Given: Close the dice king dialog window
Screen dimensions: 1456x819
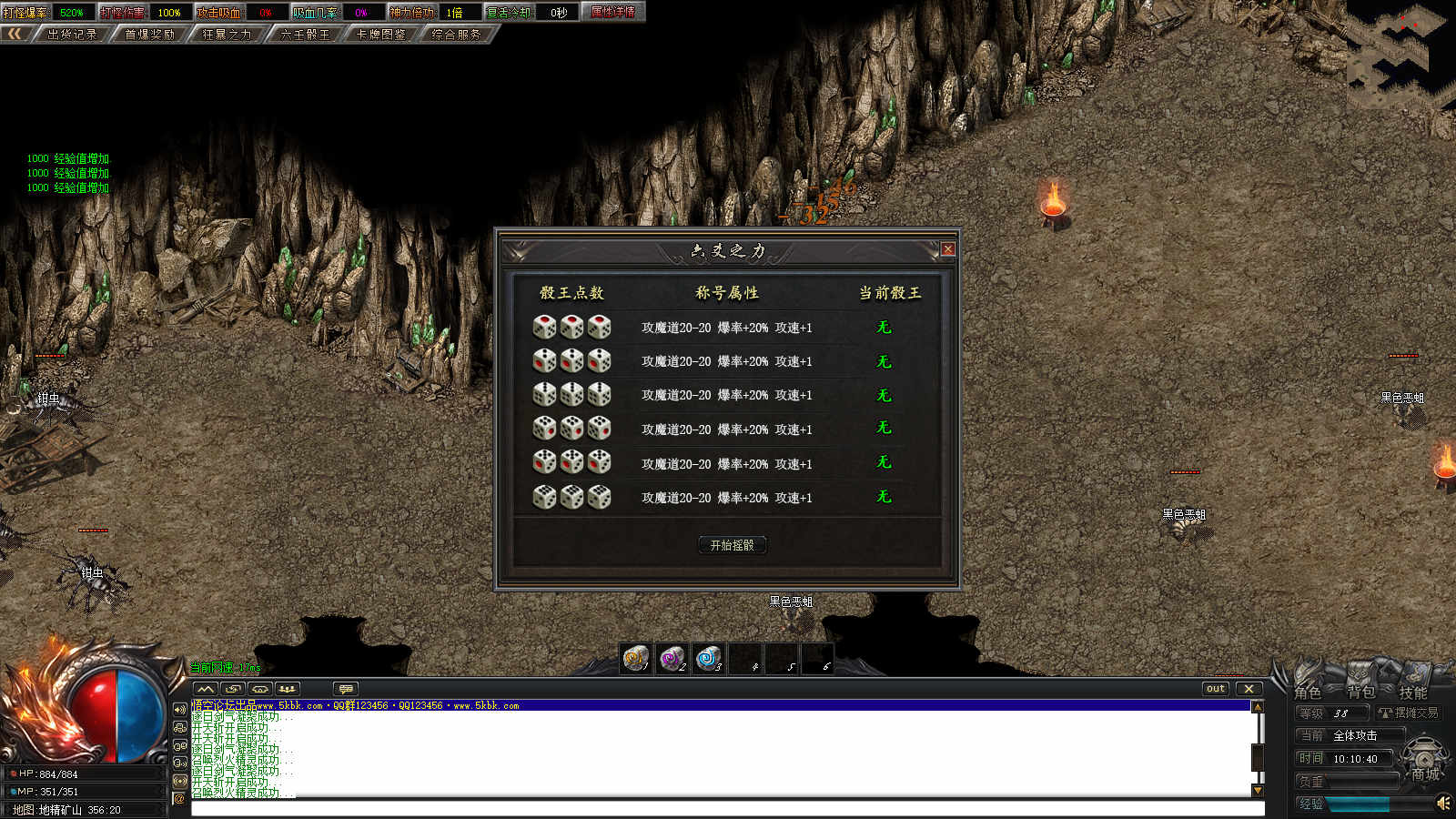Looking at the screenshot, I should point(947,249).
